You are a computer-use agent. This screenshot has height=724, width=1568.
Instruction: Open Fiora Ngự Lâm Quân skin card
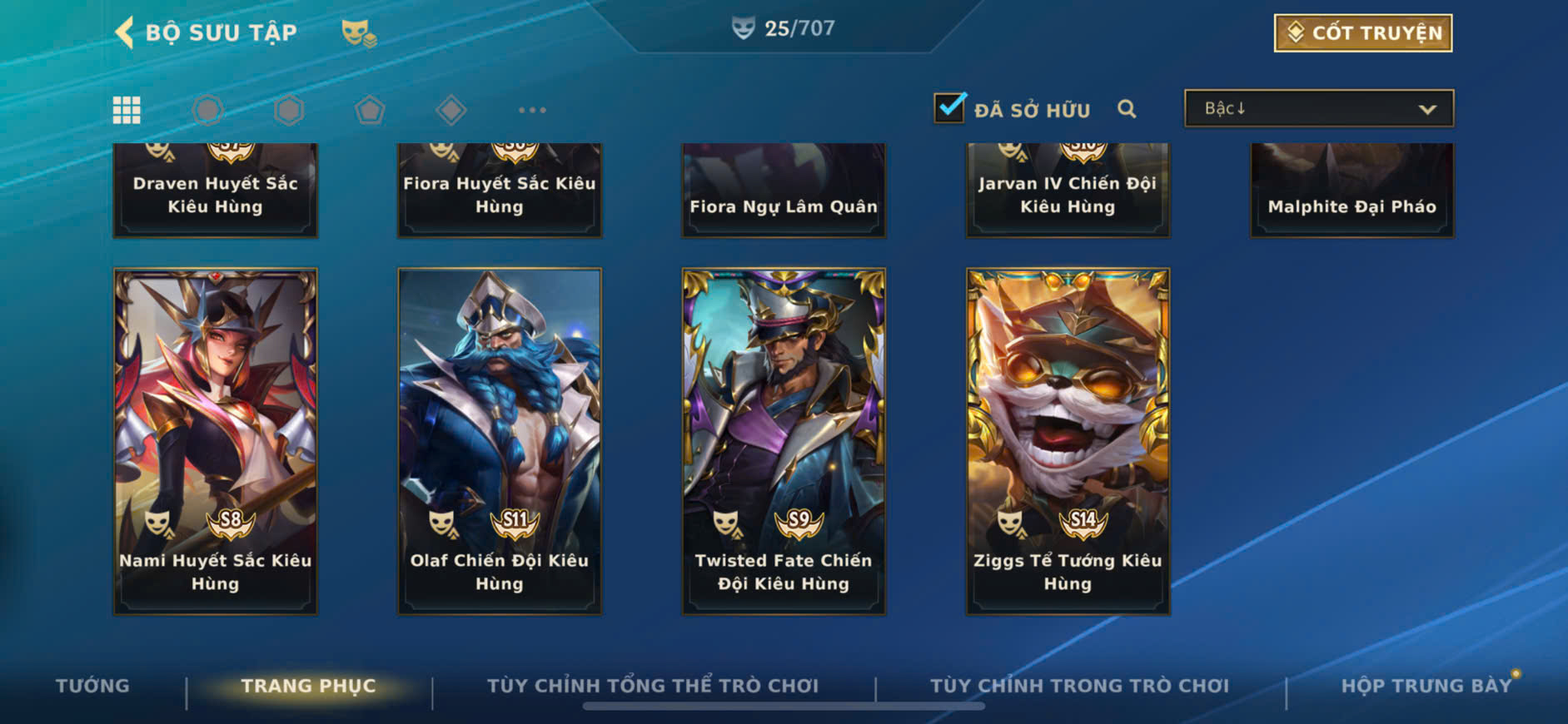pos(784,191)
